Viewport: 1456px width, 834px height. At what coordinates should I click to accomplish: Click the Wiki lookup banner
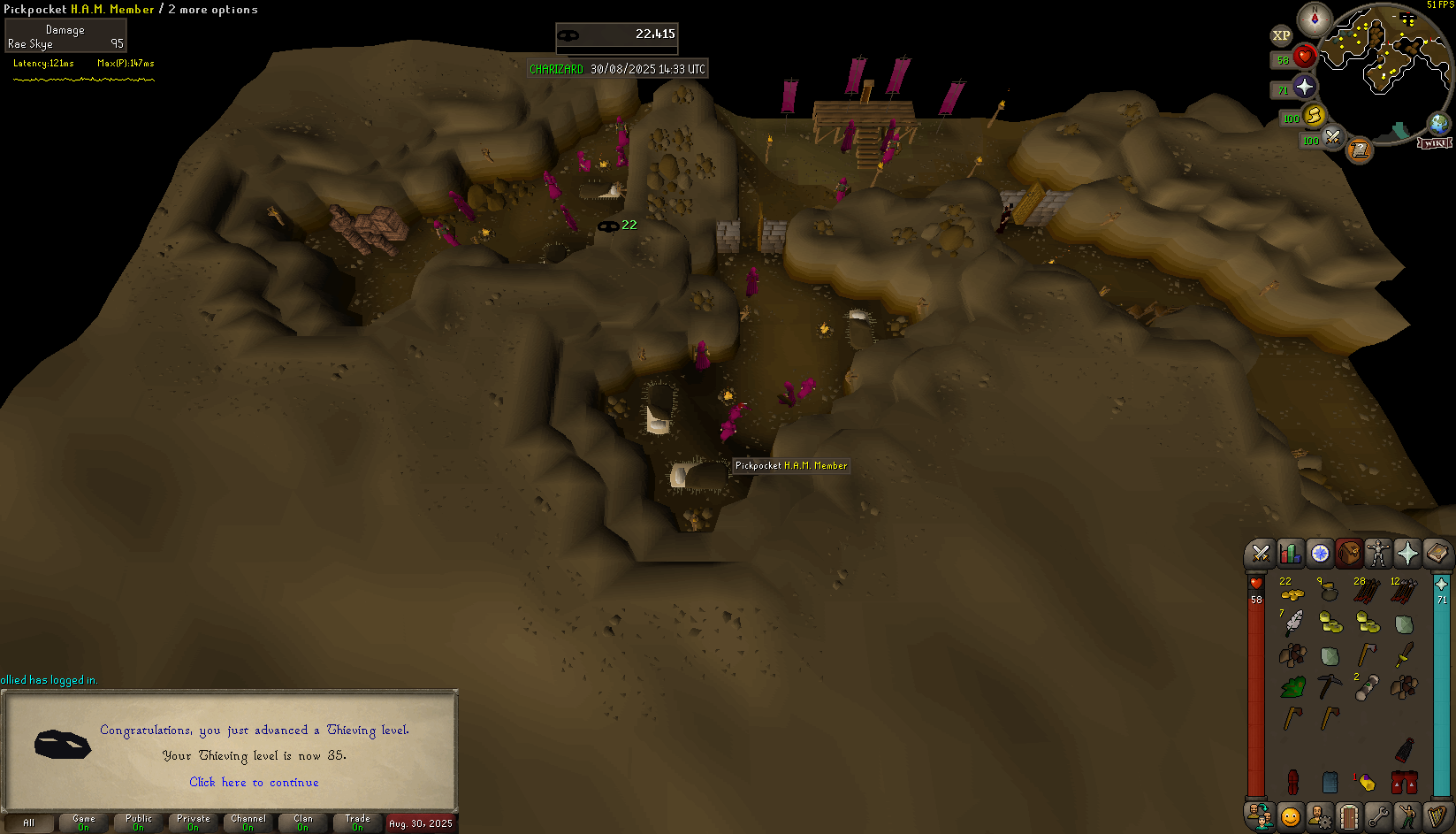(1434, 143)
